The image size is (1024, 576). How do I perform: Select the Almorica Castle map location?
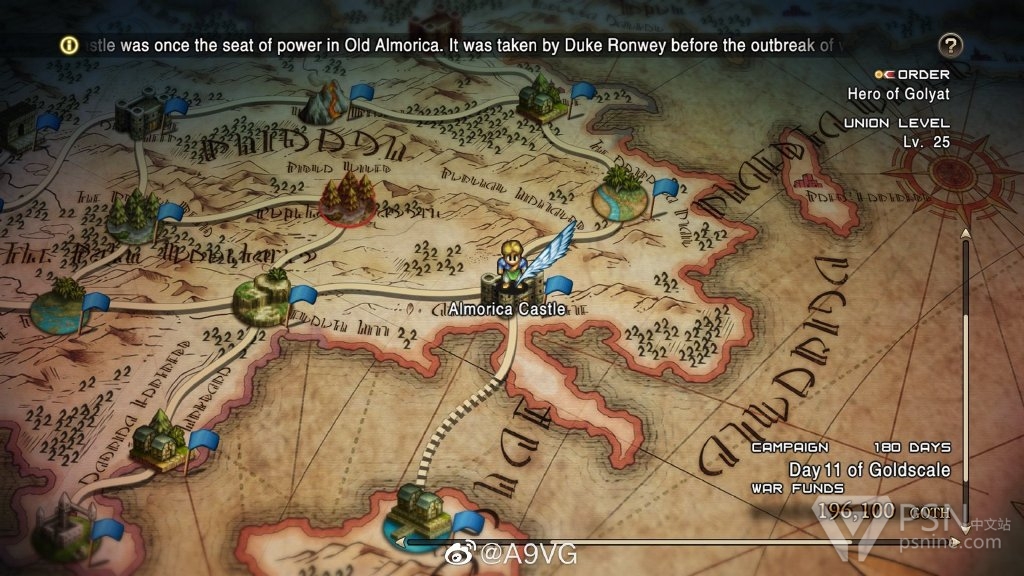tap(506, 286)
